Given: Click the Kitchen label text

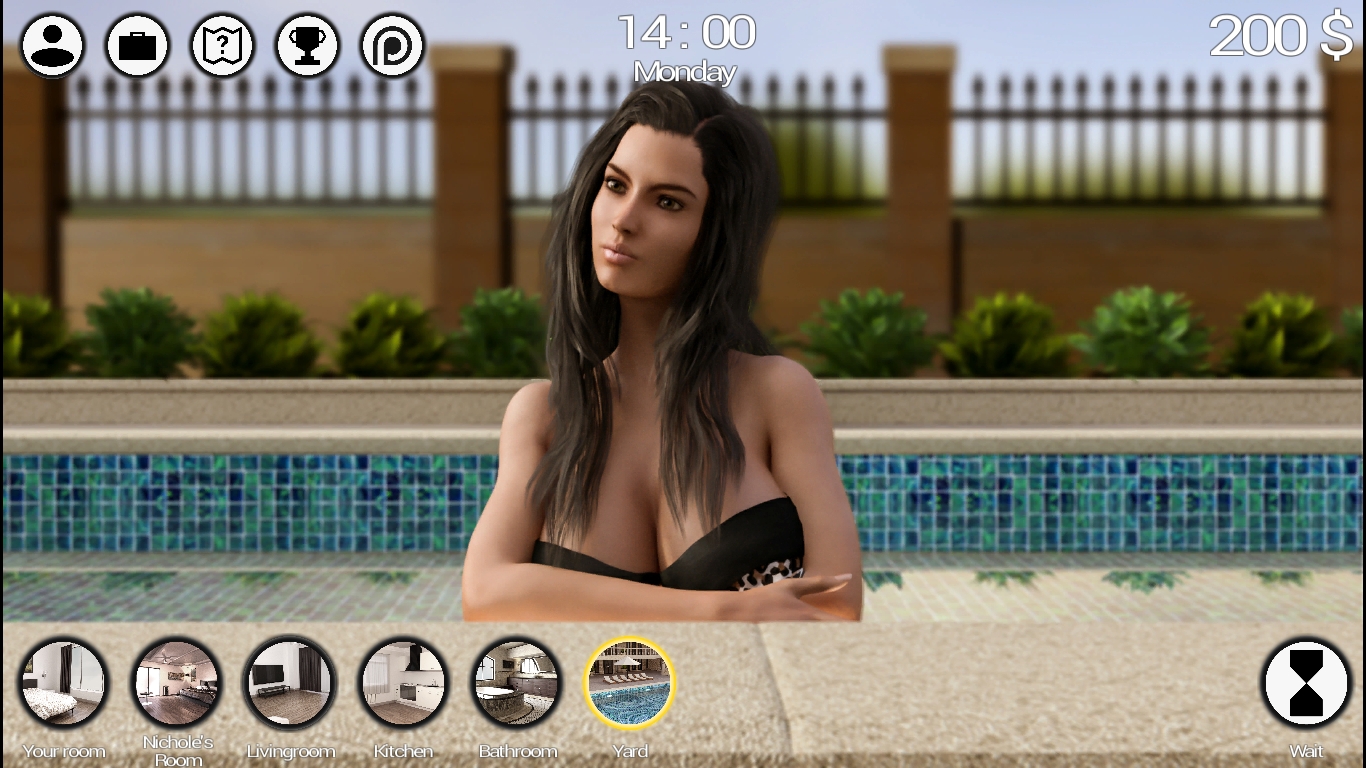Looking at the screenshot, I should pyautogui.click(x=403, y=751).
